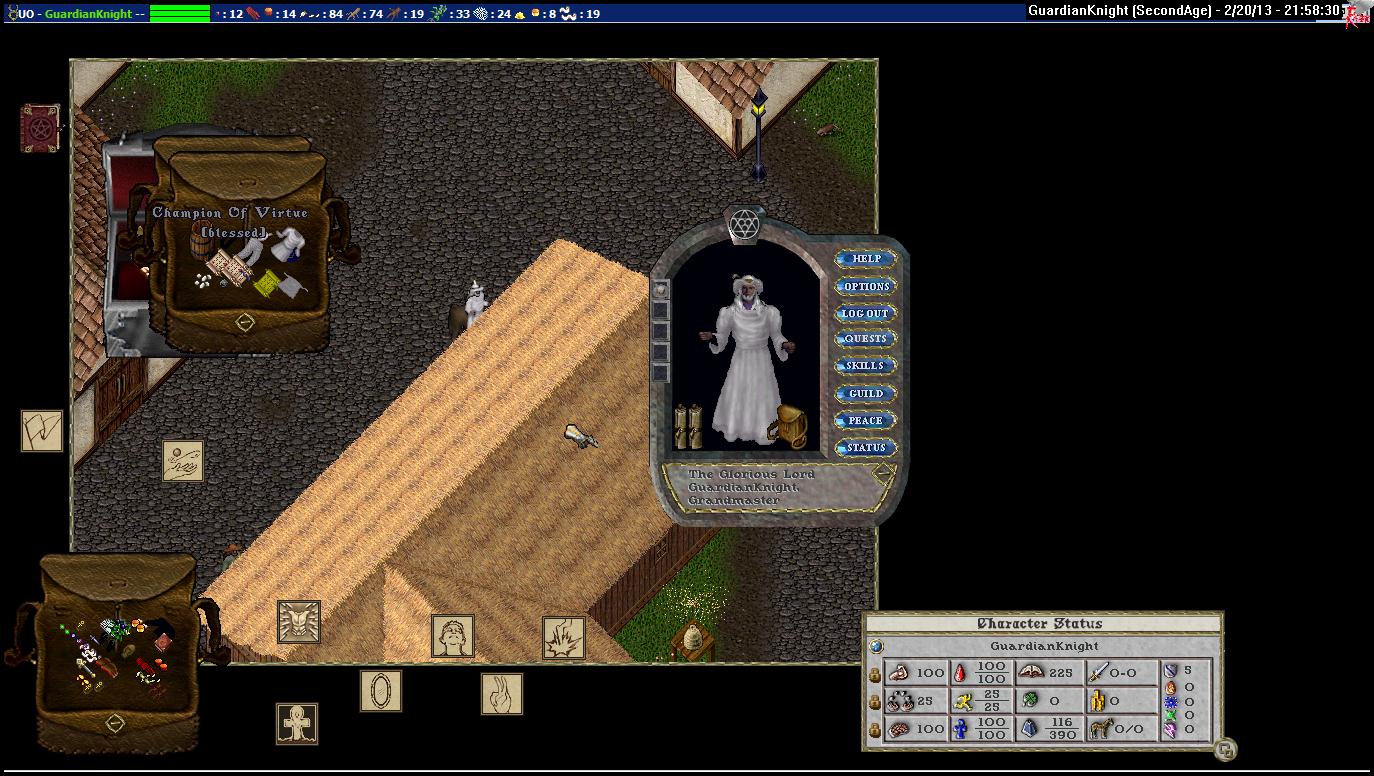This screenshot has width=1374, height=776.
Task: Minimize the Character Status panel
Action: coord(1226,748)
